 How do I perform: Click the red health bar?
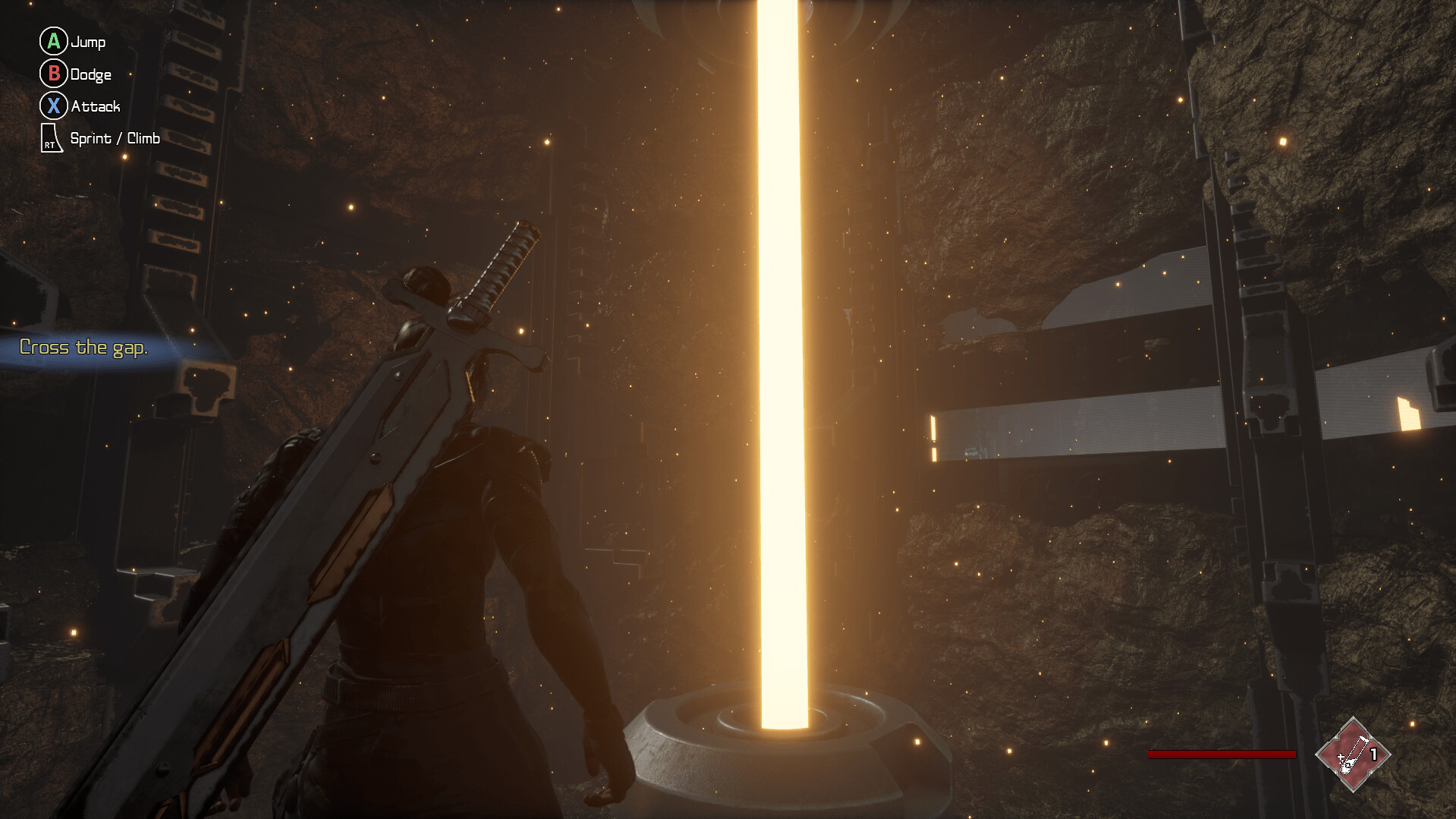[x=1222, y=754]
